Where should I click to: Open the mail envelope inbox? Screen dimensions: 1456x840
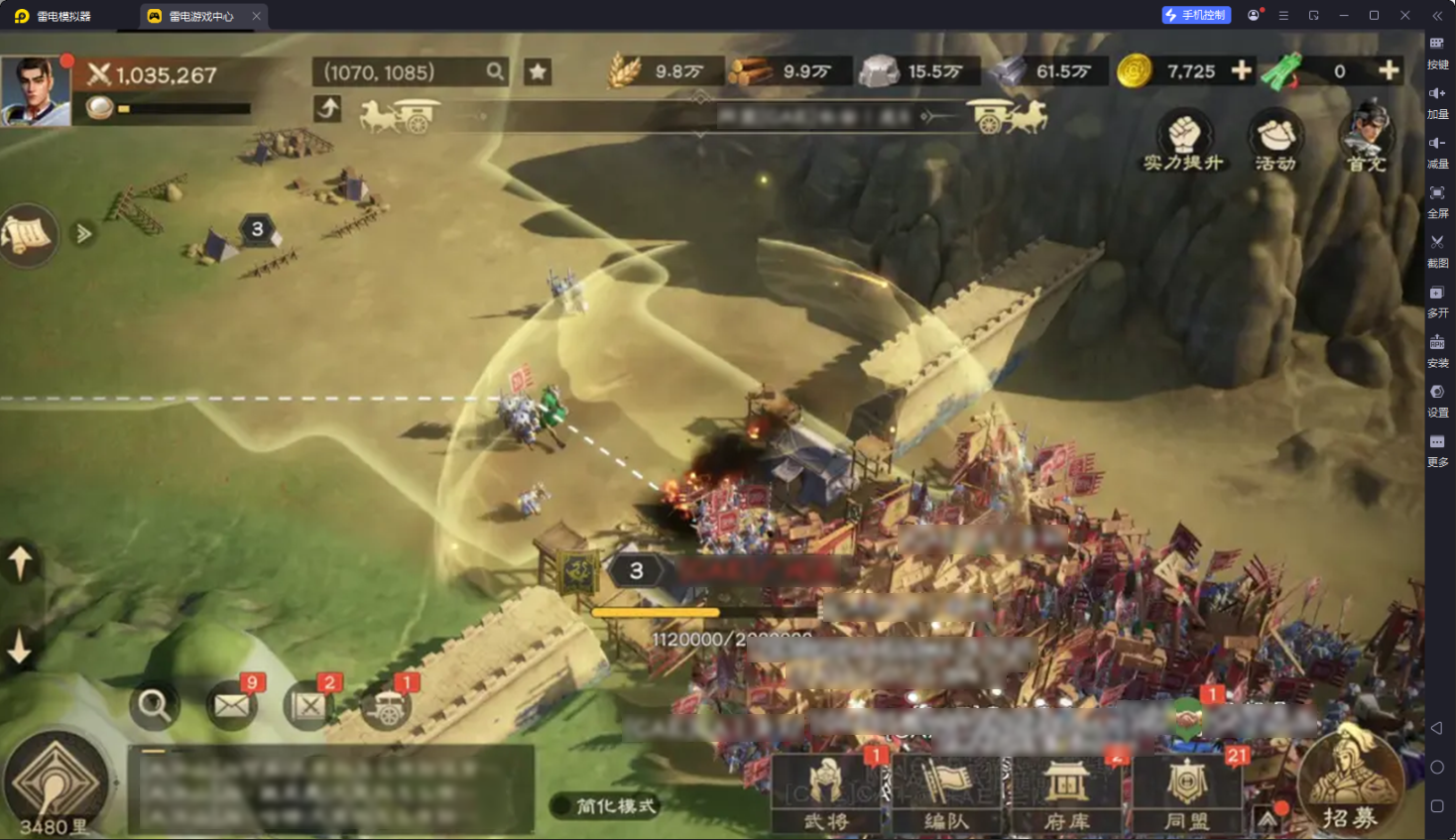tap(232, 705)
